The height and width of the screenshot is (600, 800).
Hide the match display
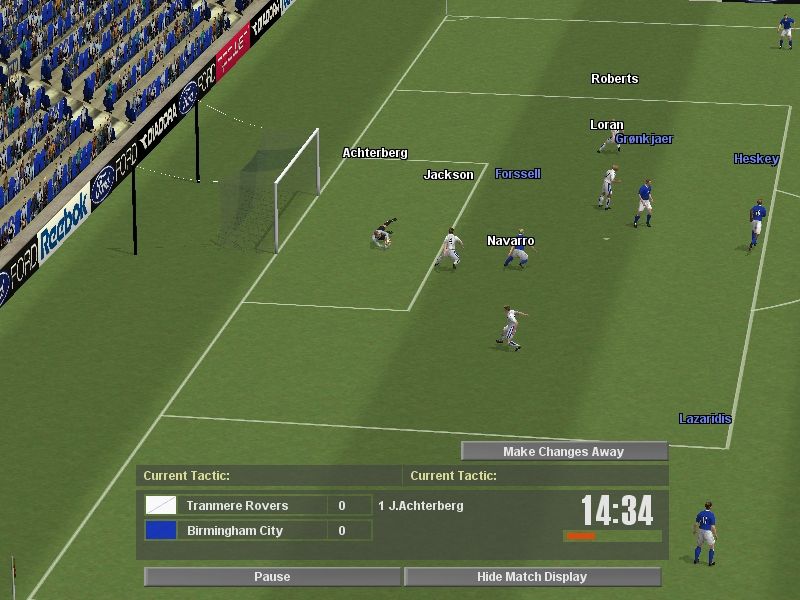pos(532,577)
